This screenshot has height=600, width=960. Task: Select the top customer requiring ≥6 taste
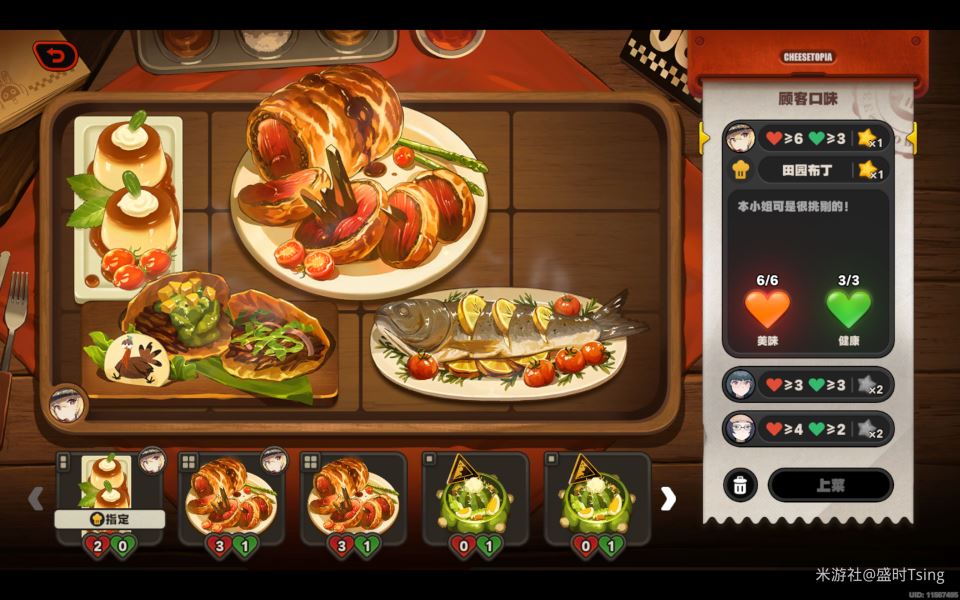tap(807, 137)
